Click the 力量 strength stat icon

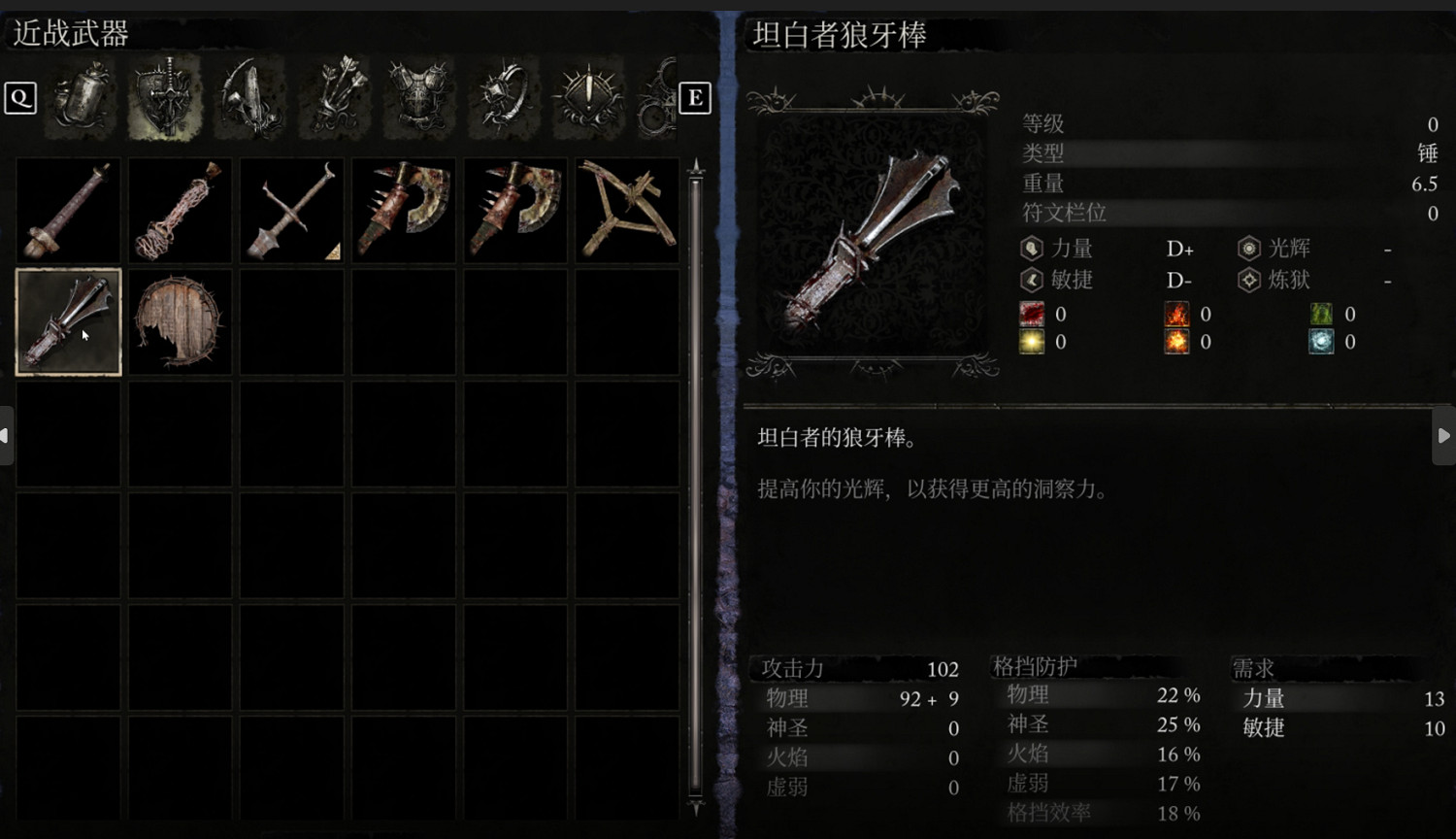(1030, 249)
